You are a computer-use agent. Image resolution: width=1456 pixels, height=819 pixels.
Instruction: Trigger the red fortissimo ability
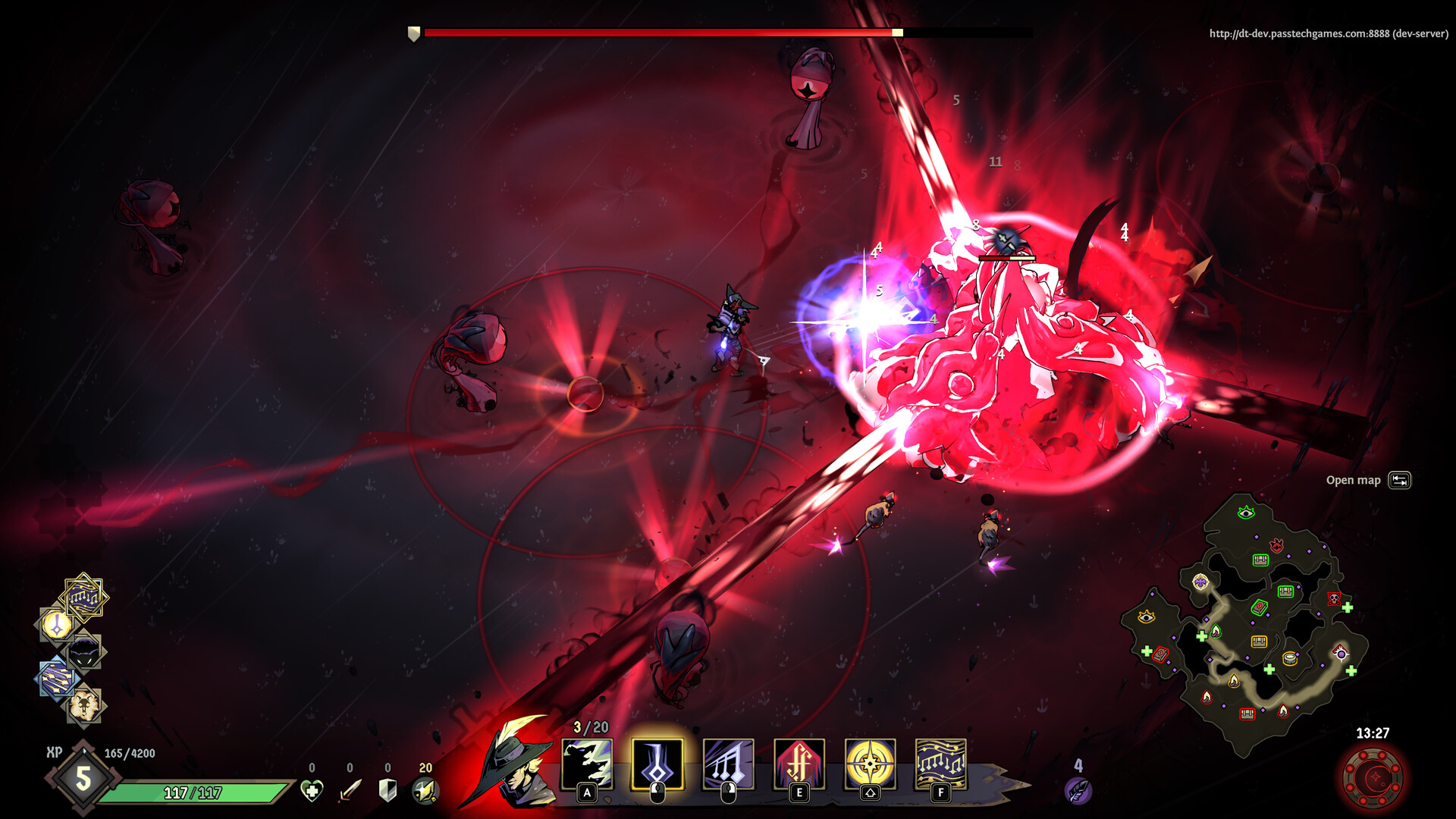799,764
